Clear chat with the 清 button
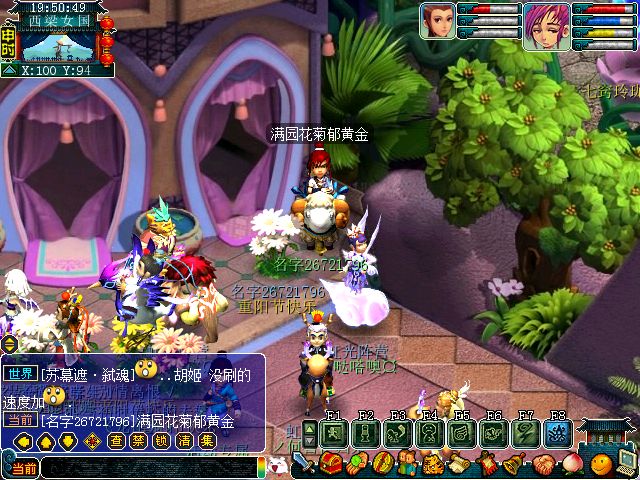Image resolution: width=640 pixels, height=480 pixels. 184,441
